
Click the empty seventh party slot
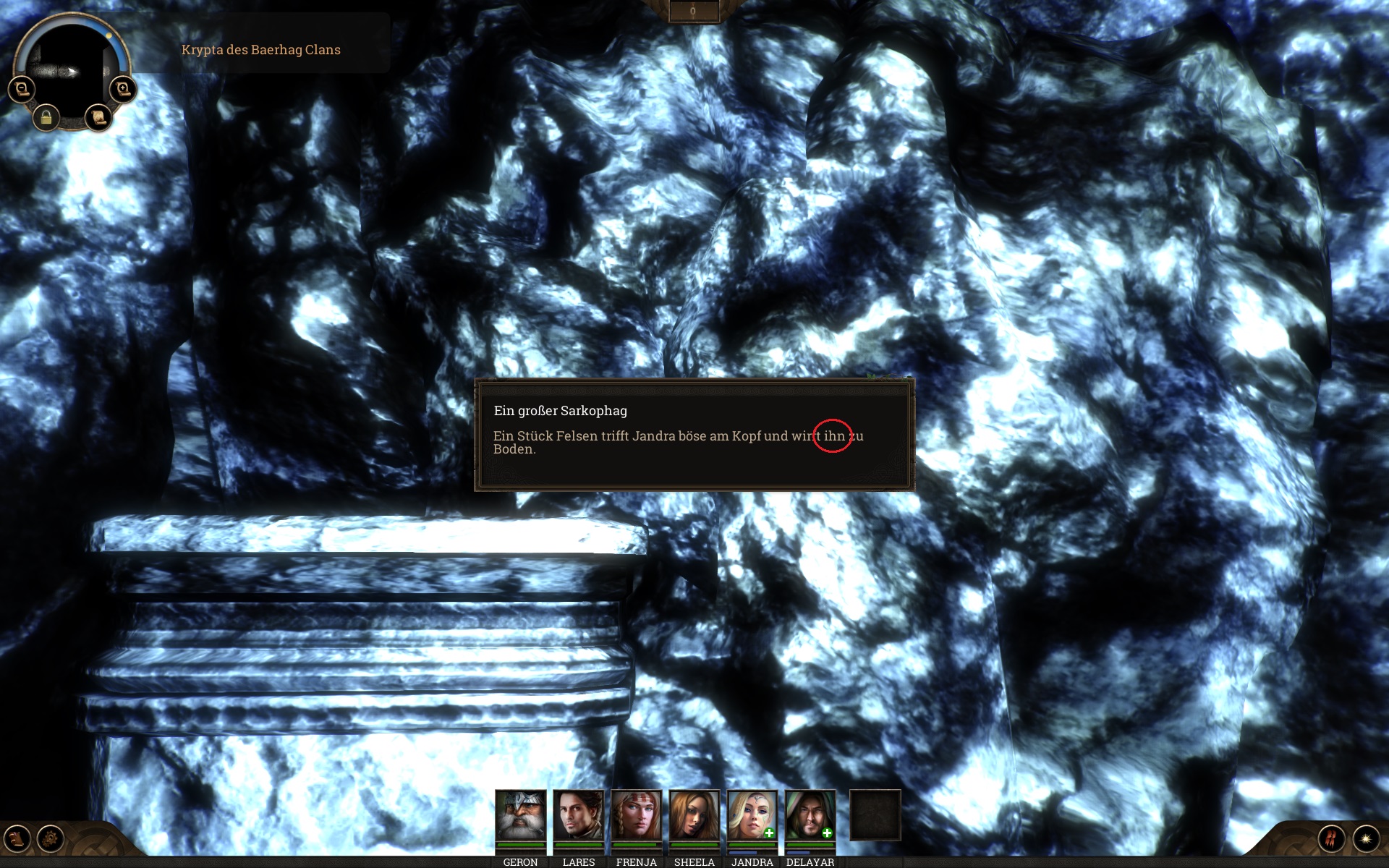click(x=875, y=815)
